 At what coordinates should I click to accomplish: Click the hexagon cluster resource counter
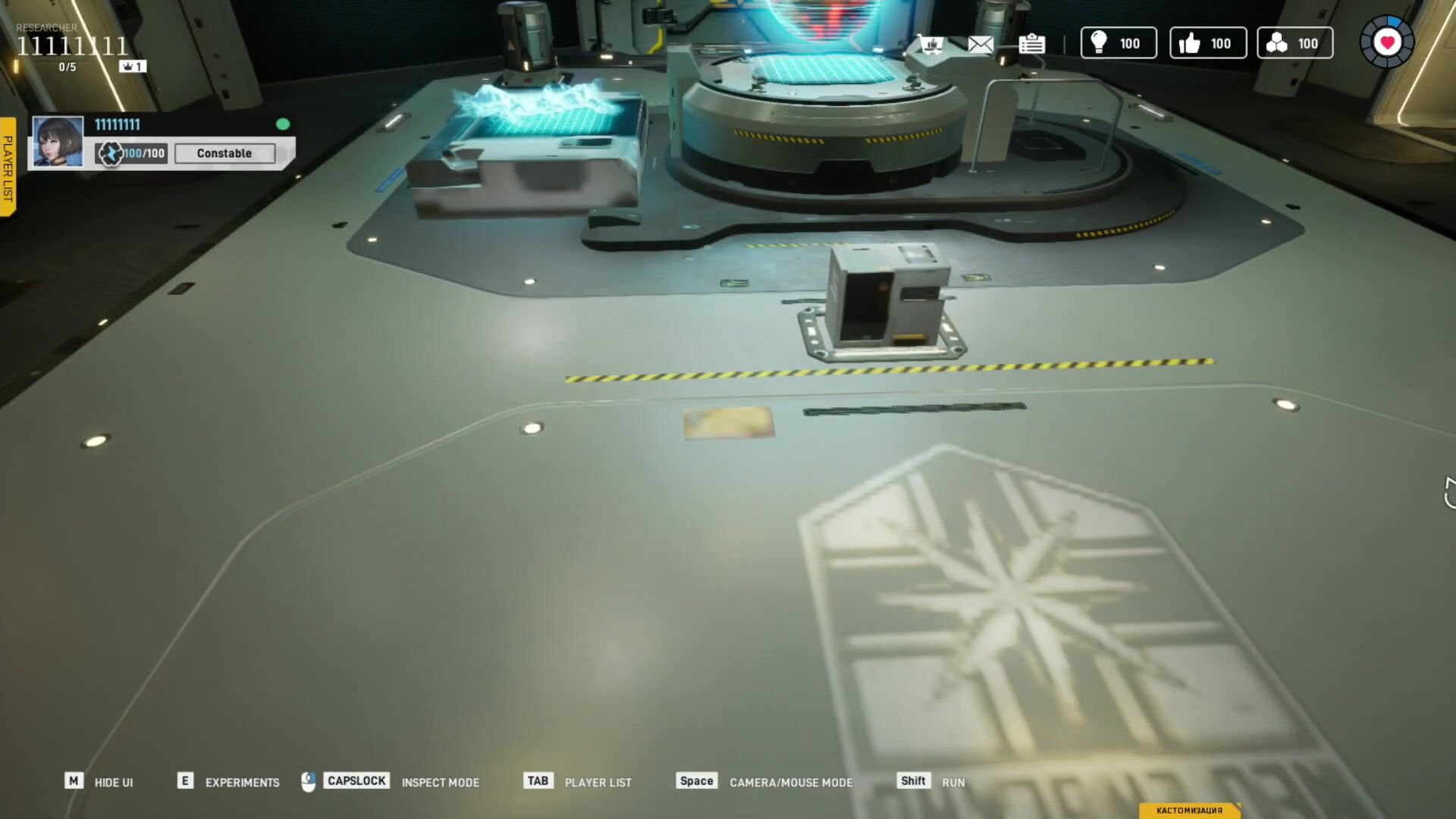(1294, 43)
